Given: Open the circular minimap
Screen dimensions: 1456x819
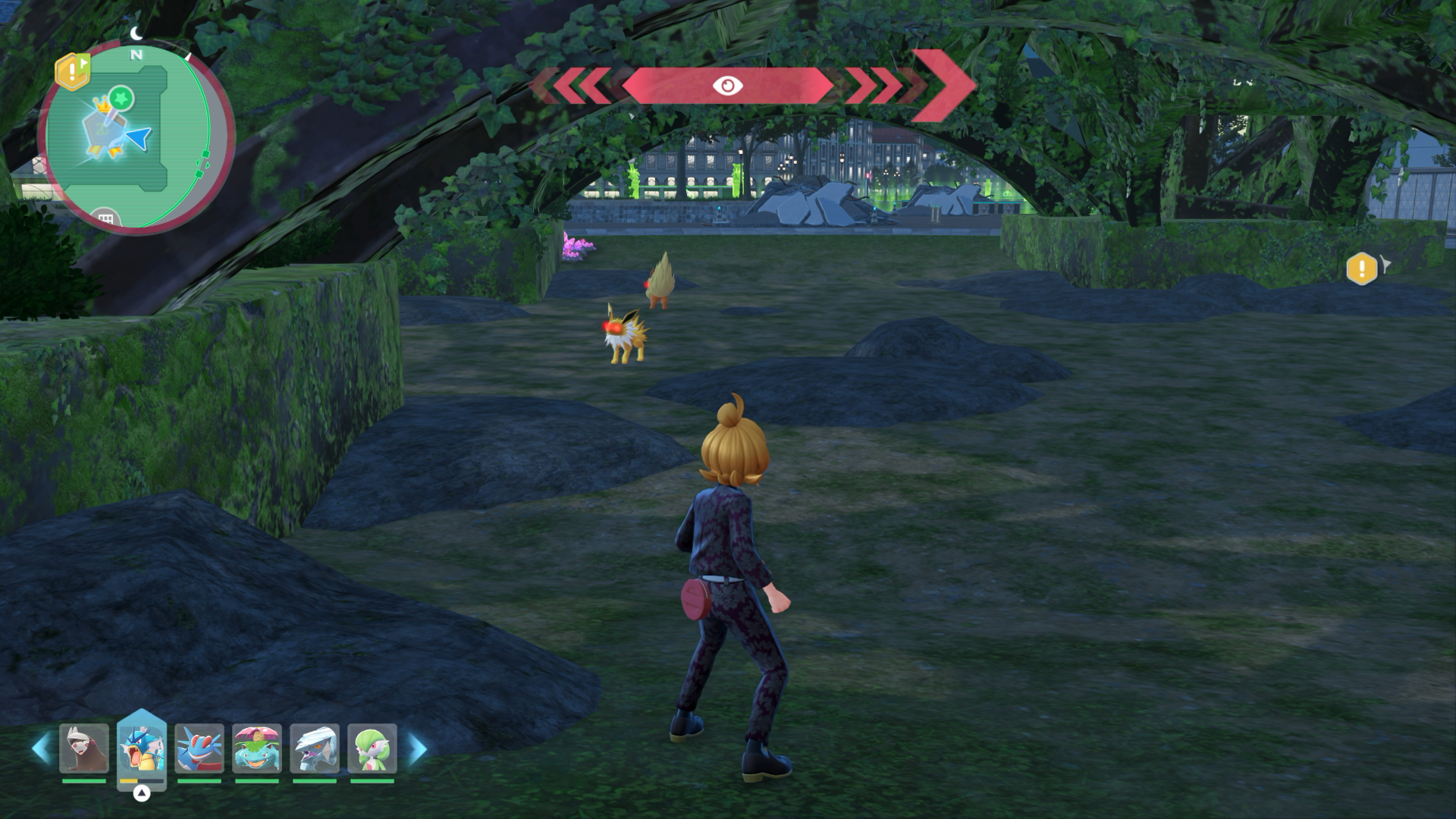Looking at the screenshot, I should (x=129, y=138).
